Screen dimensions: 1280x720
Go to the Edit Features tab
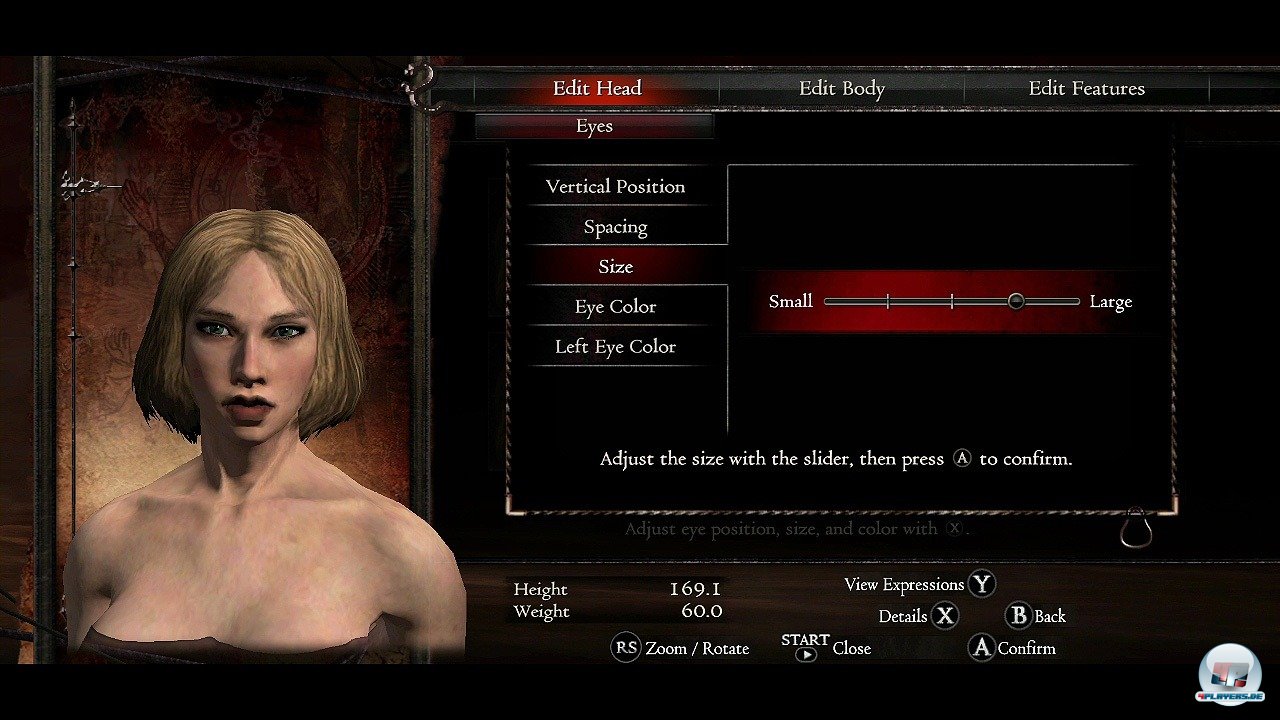1086,88
